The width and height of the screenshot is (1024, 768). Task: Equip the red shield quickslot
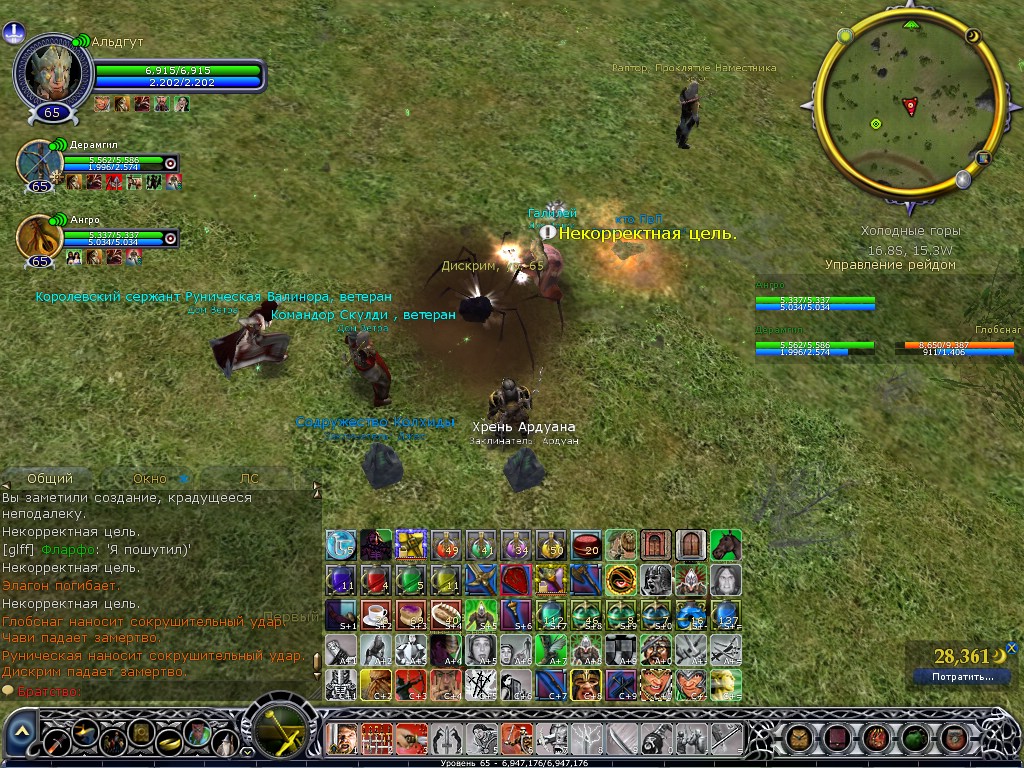(515, 580)
